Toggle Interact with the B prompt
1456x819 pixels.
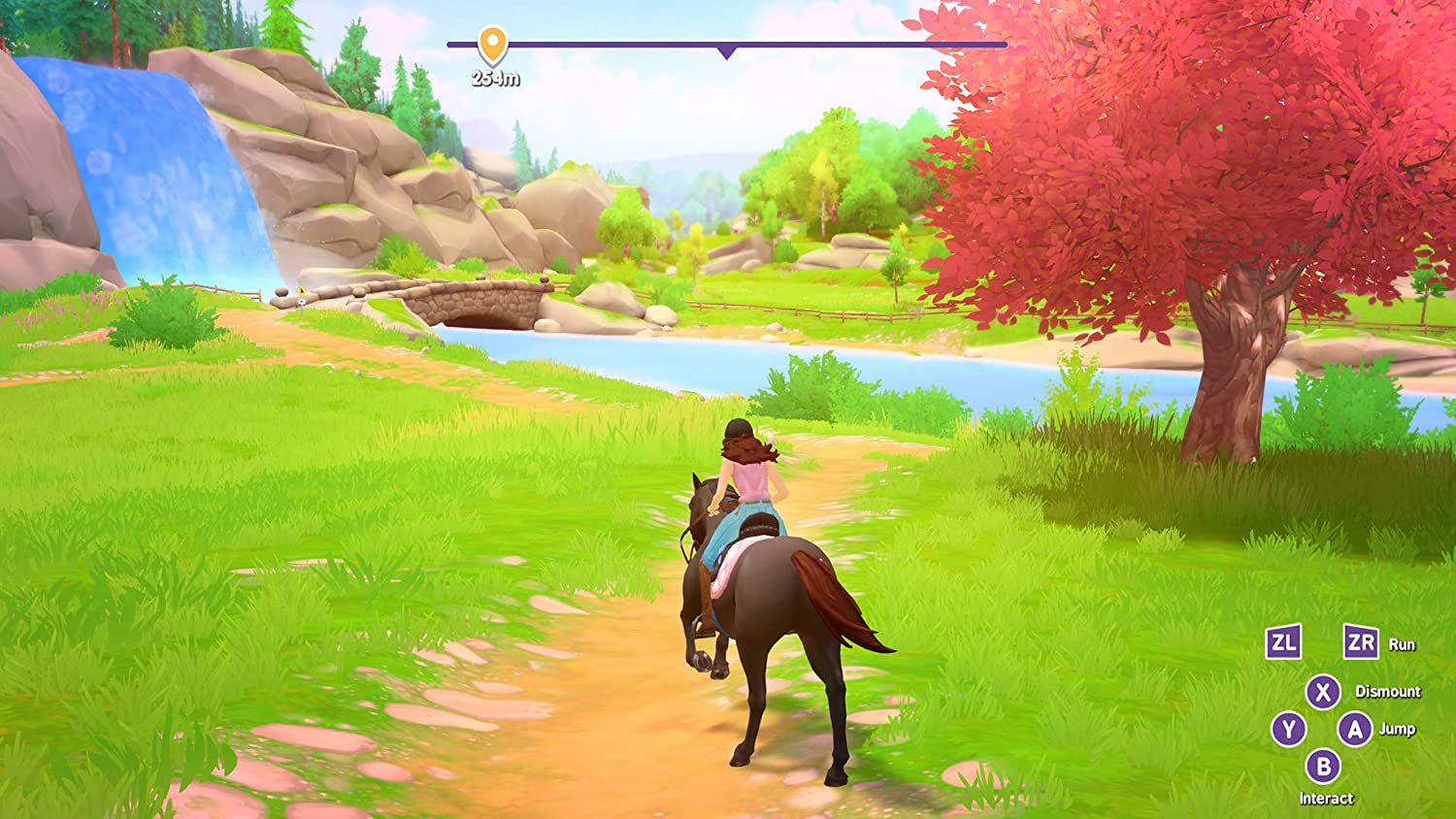(x=1326, y=767)
